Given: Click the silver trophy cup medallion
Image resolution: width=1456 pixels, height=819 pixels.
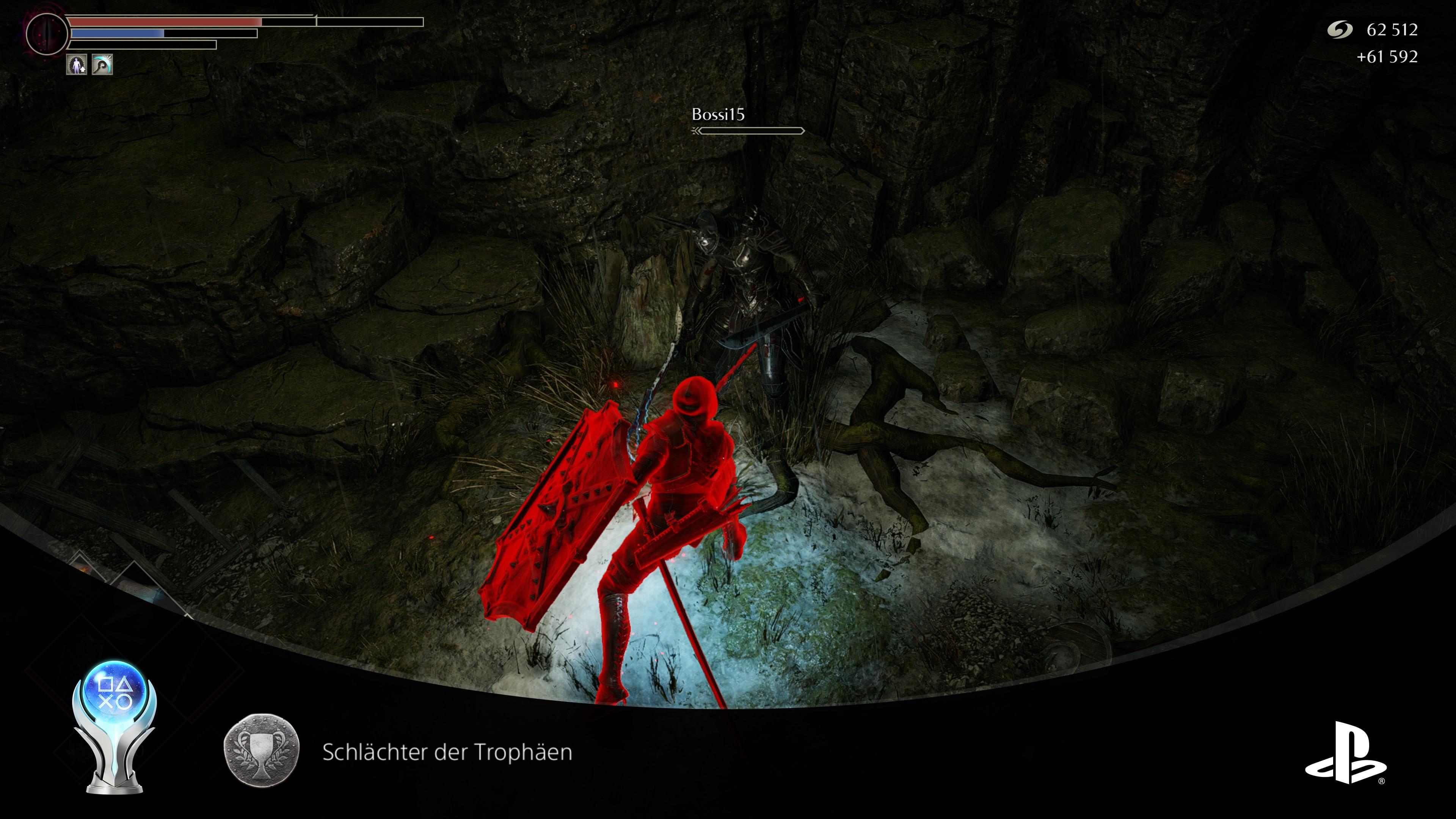Looking at the screenshot, I should 261,751.
